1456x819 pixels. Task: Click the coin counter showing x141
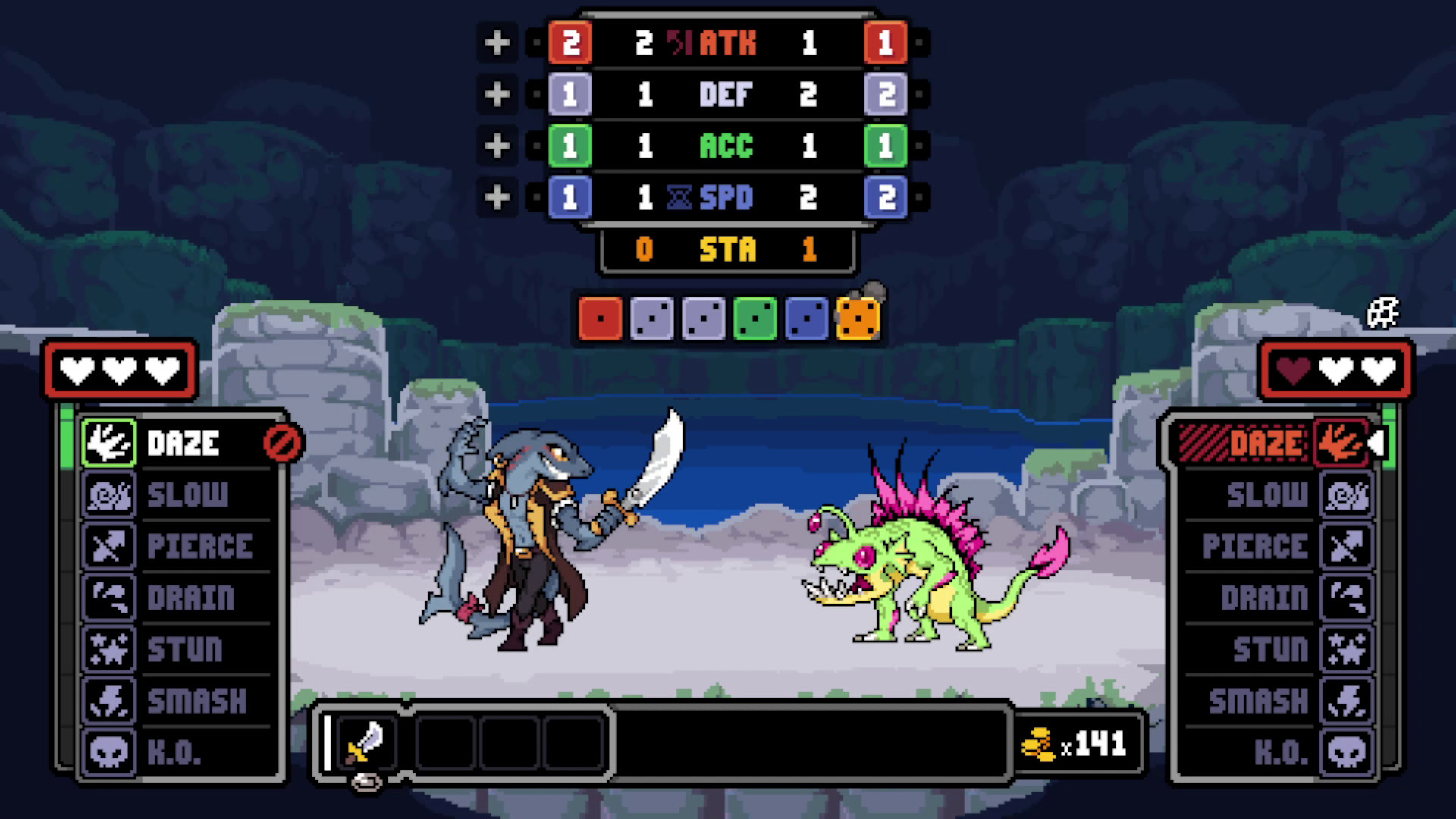1077,743
